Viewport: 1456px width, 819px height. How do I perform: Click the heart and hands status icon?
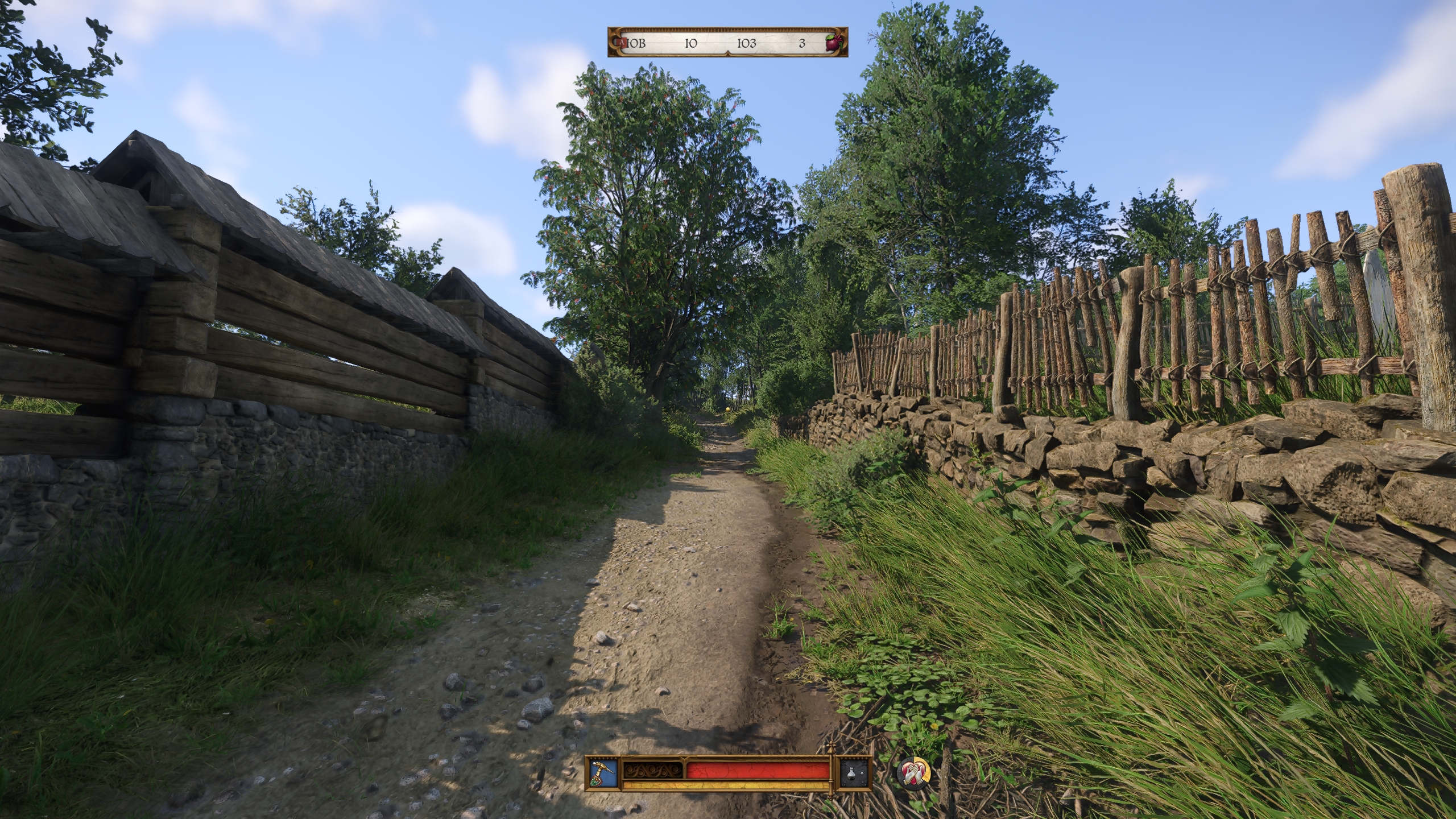click(x=913, y=772)
